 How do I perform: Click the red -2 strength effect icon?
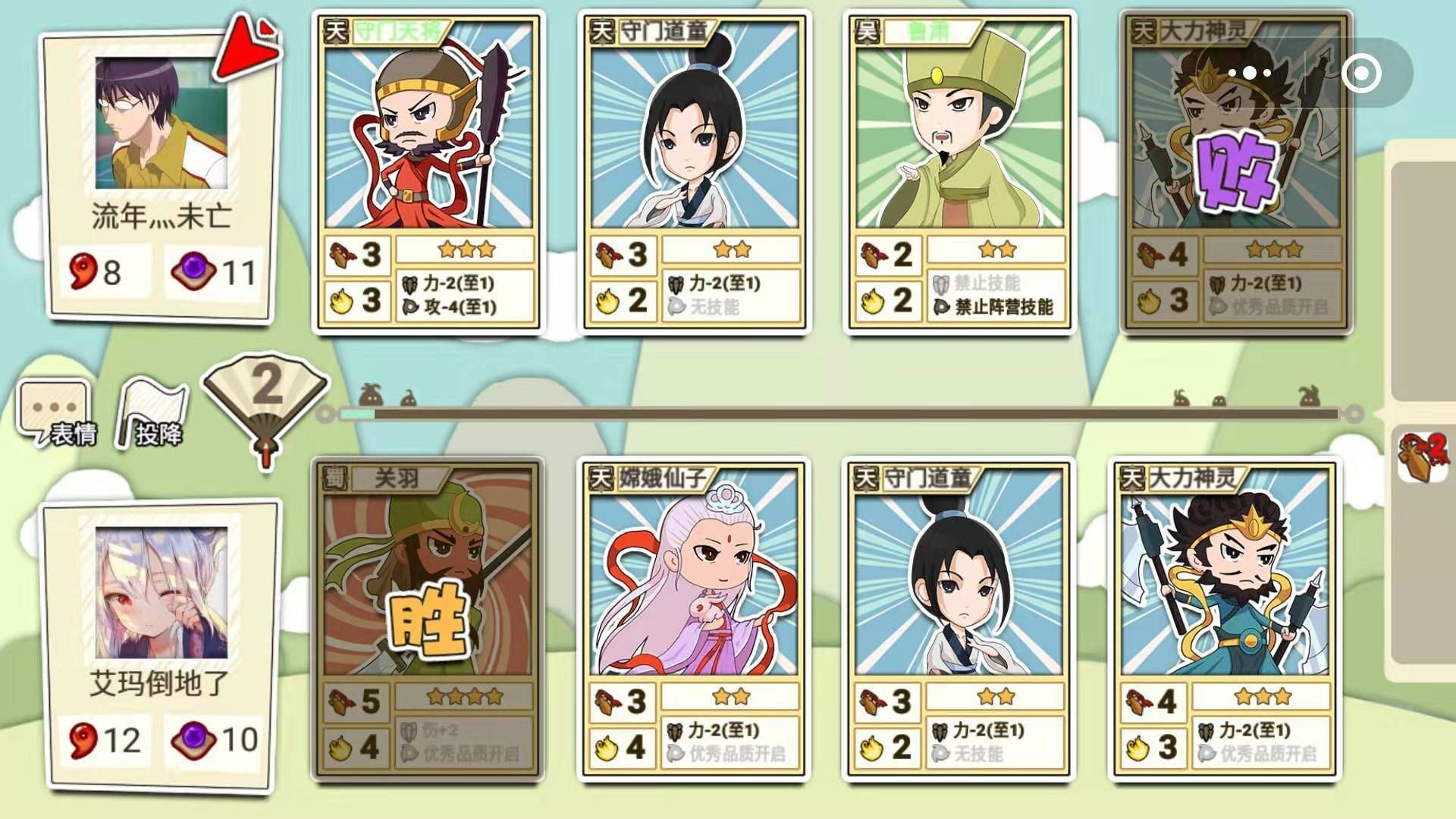[1423, 455]
